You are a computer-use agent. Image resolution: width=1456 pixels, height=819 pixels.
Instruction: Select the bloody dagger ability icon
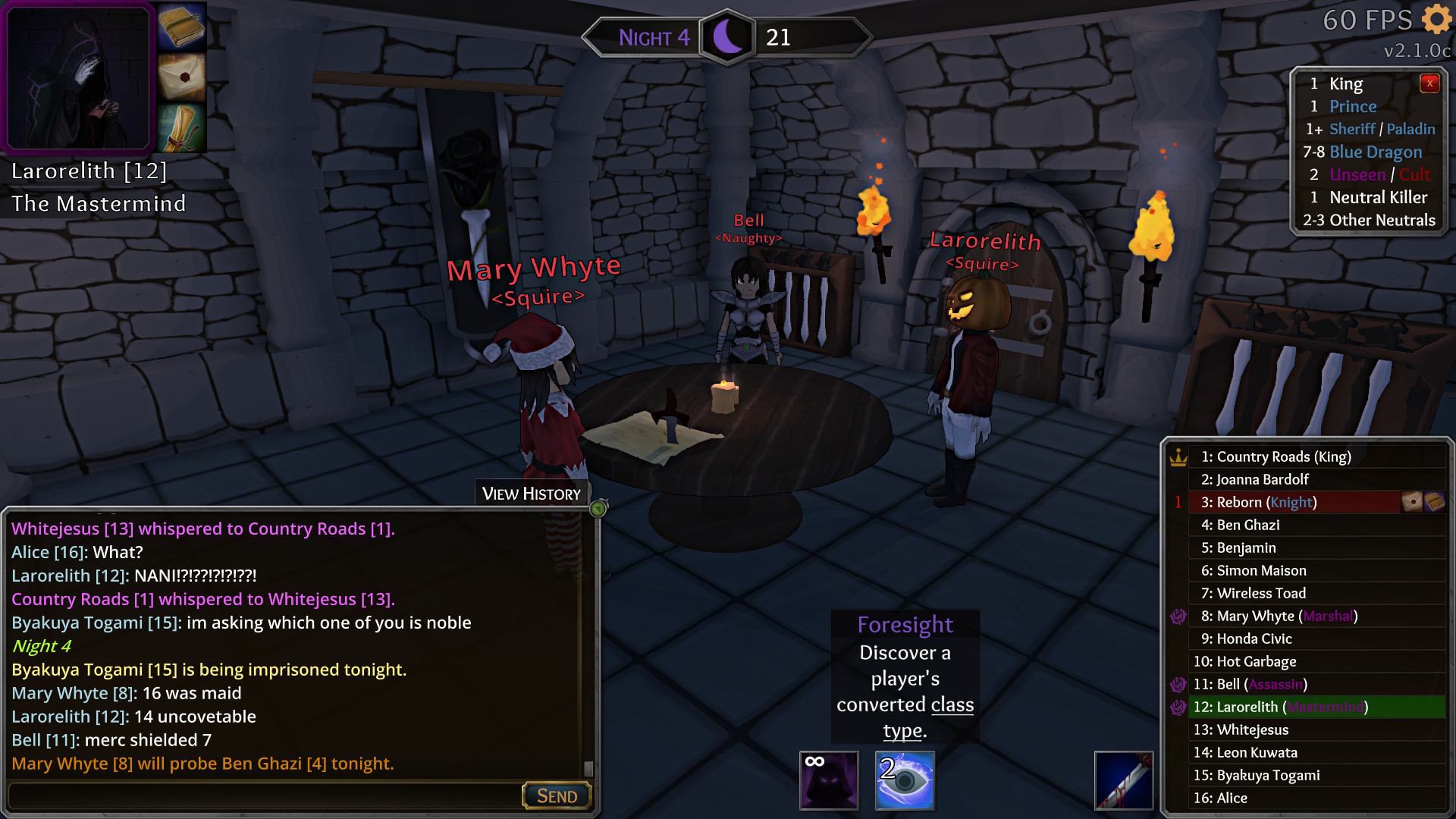point(1123,780)
